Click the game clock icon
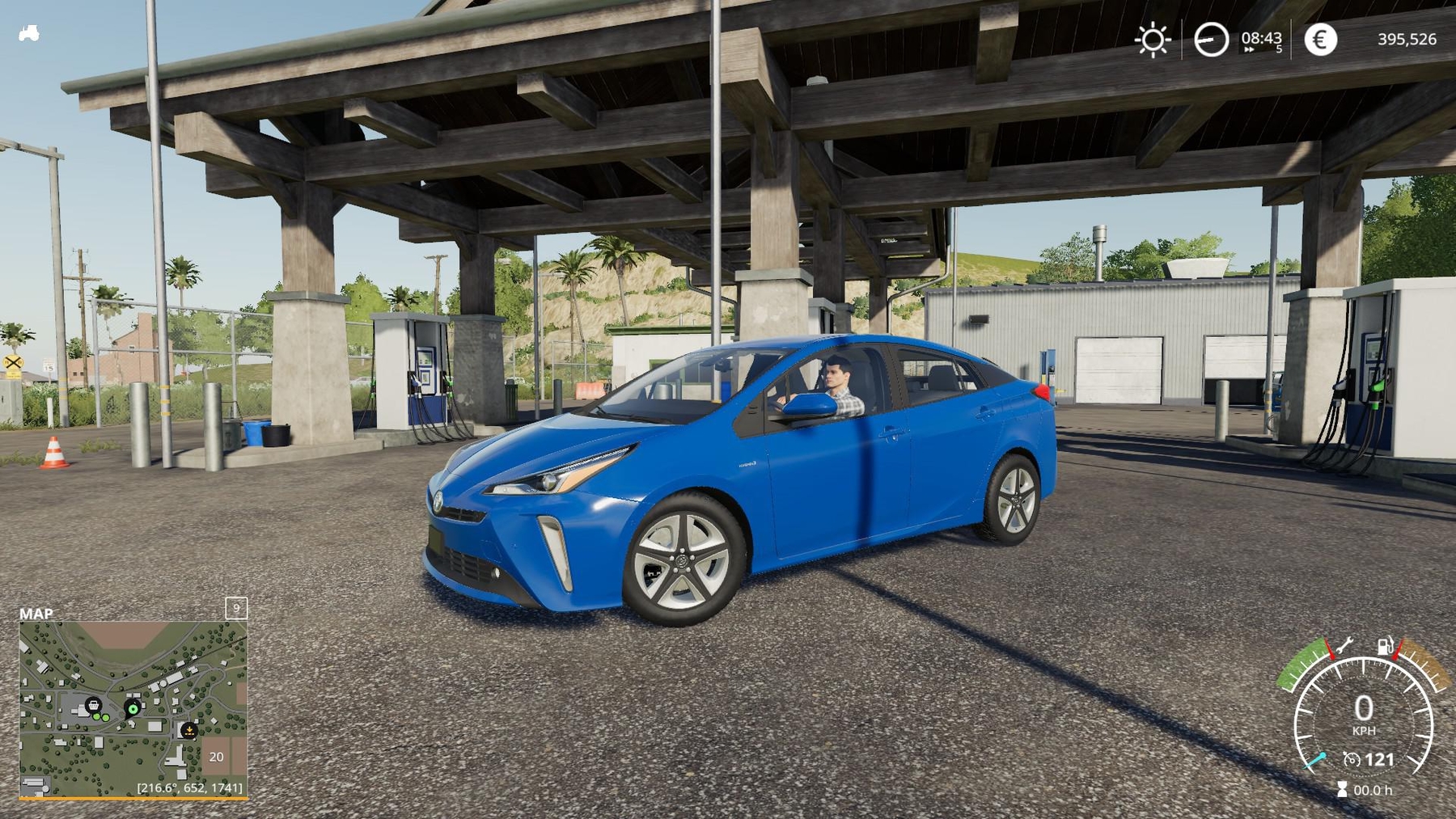Viewport: 1456px width, 819px height. (1211, 40)
